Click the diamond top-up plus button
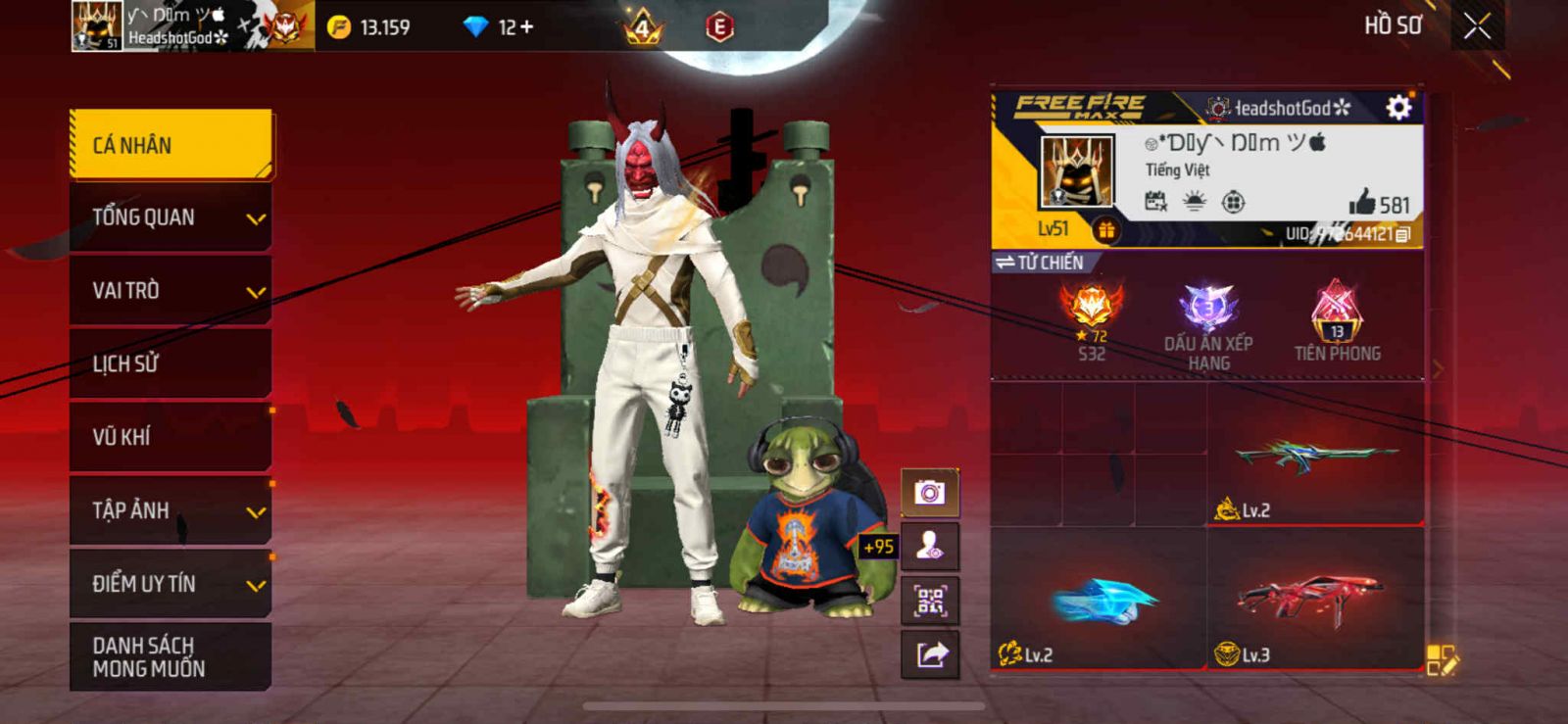This screenshot has width=1568, height=724. click(x=527, y=27)
